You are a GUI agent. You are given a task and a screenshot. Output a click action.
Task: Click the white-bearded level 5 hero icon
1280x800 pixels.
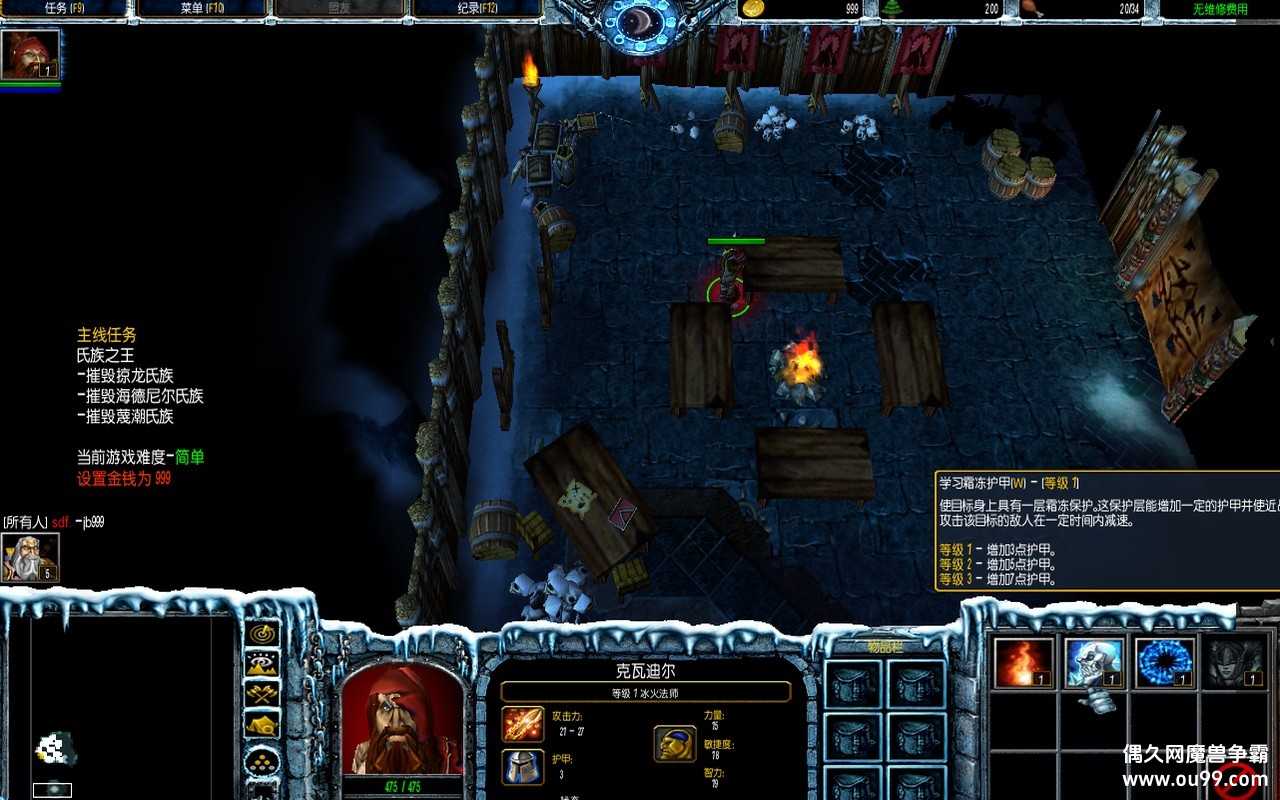(30, 557)
